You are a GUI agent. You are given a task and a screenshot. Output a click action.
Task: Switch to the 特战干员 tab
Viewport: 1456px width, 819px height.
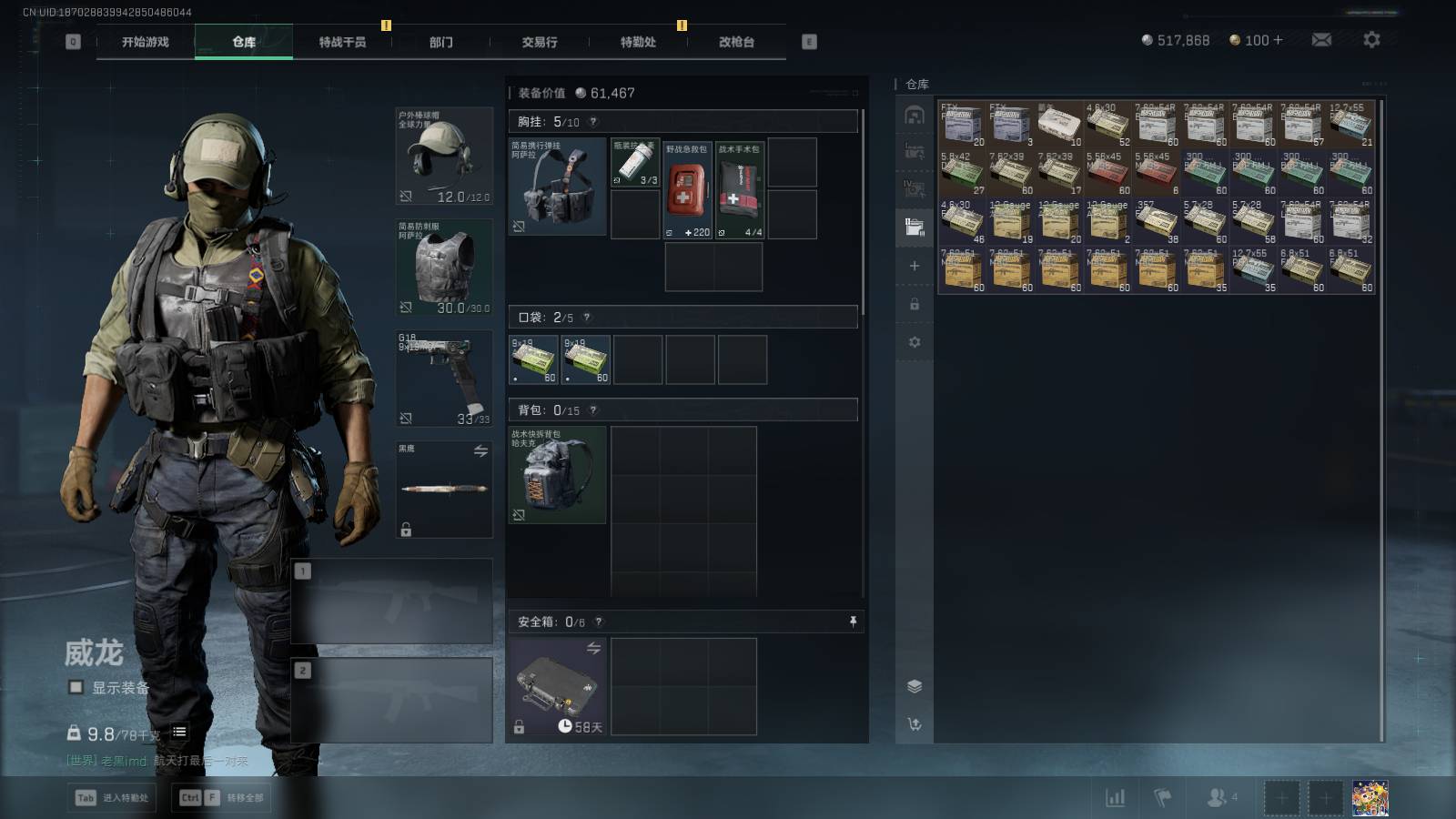342,42
